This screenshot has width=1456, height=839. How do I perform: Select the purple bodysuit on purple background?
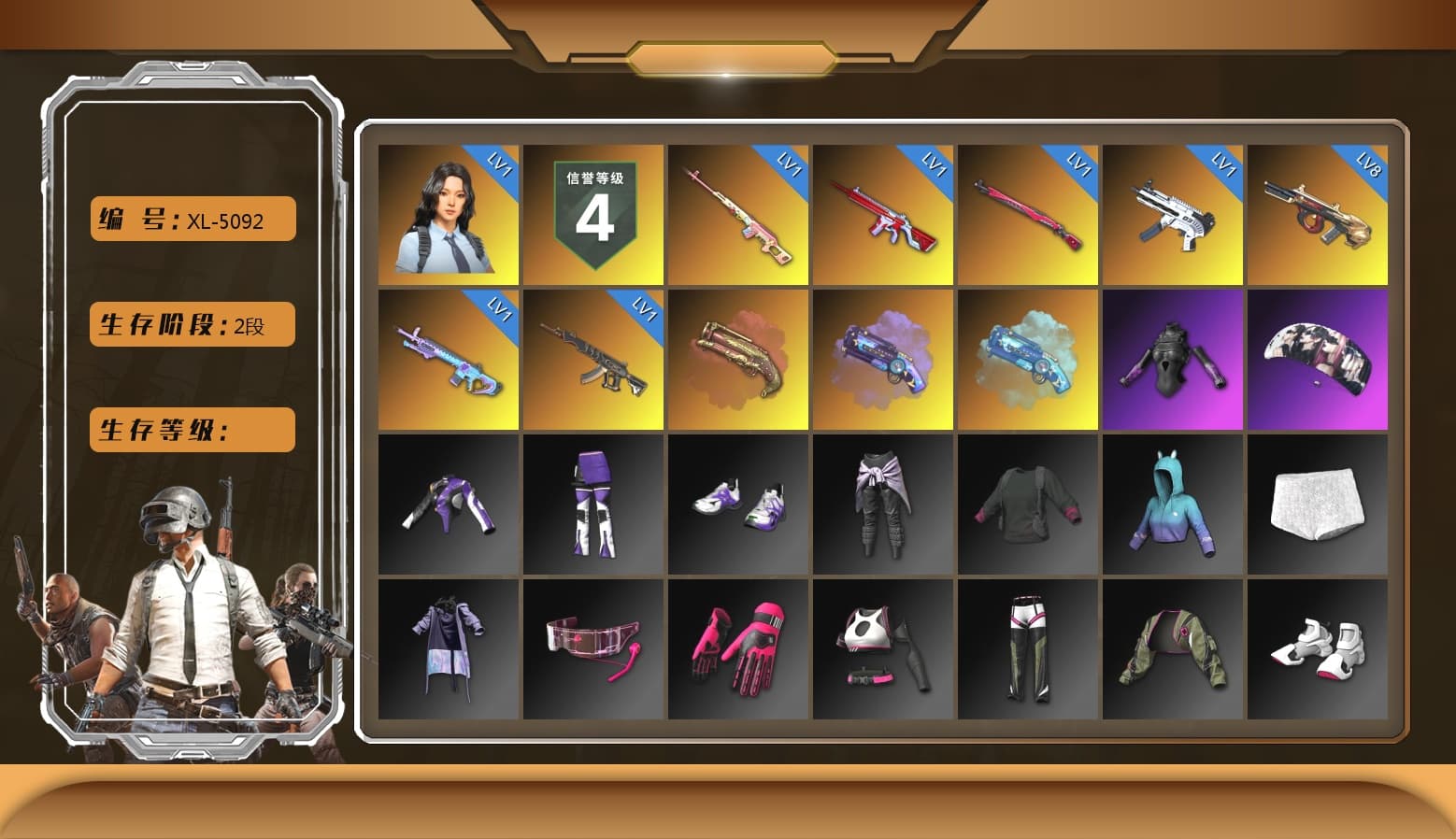tap(1173, 360)
